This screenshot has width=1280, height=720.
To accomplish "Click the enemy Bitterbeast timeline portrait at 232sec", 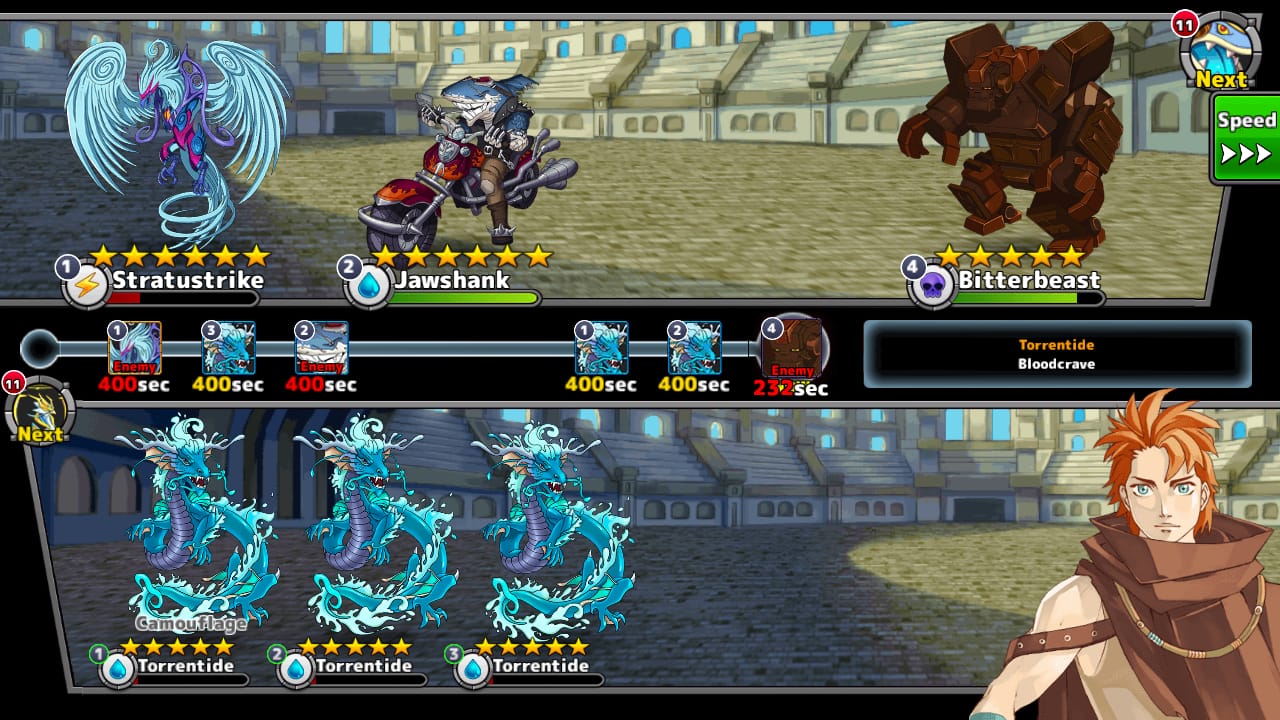I will (792, 348).
